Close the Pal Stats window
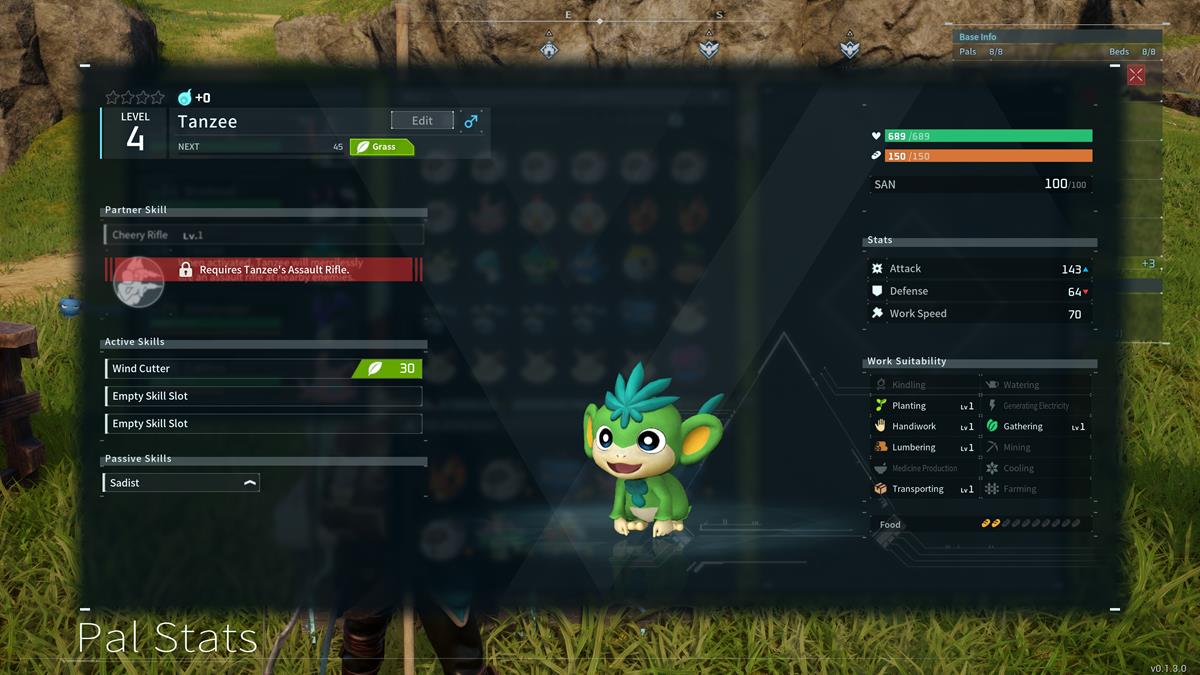This screenshot has width=1200, height=675. pos(1136,75)
